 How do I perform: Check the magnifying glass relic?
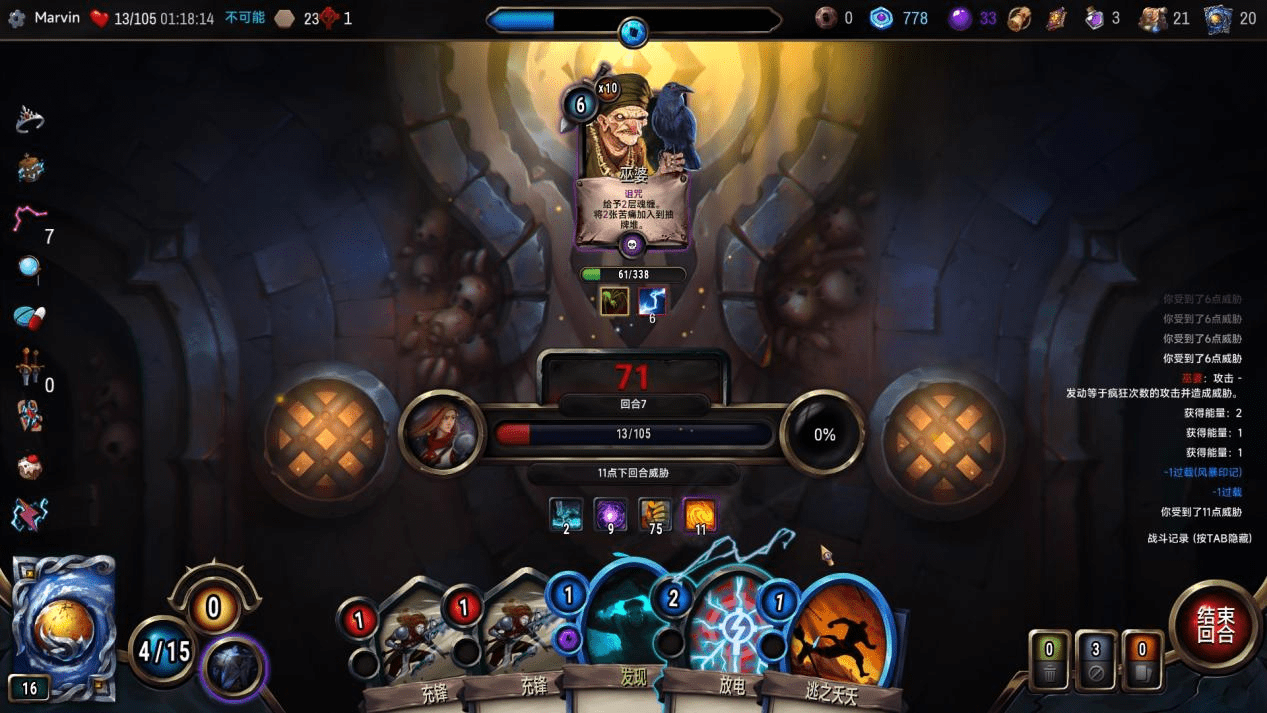(x=30, y=268)
